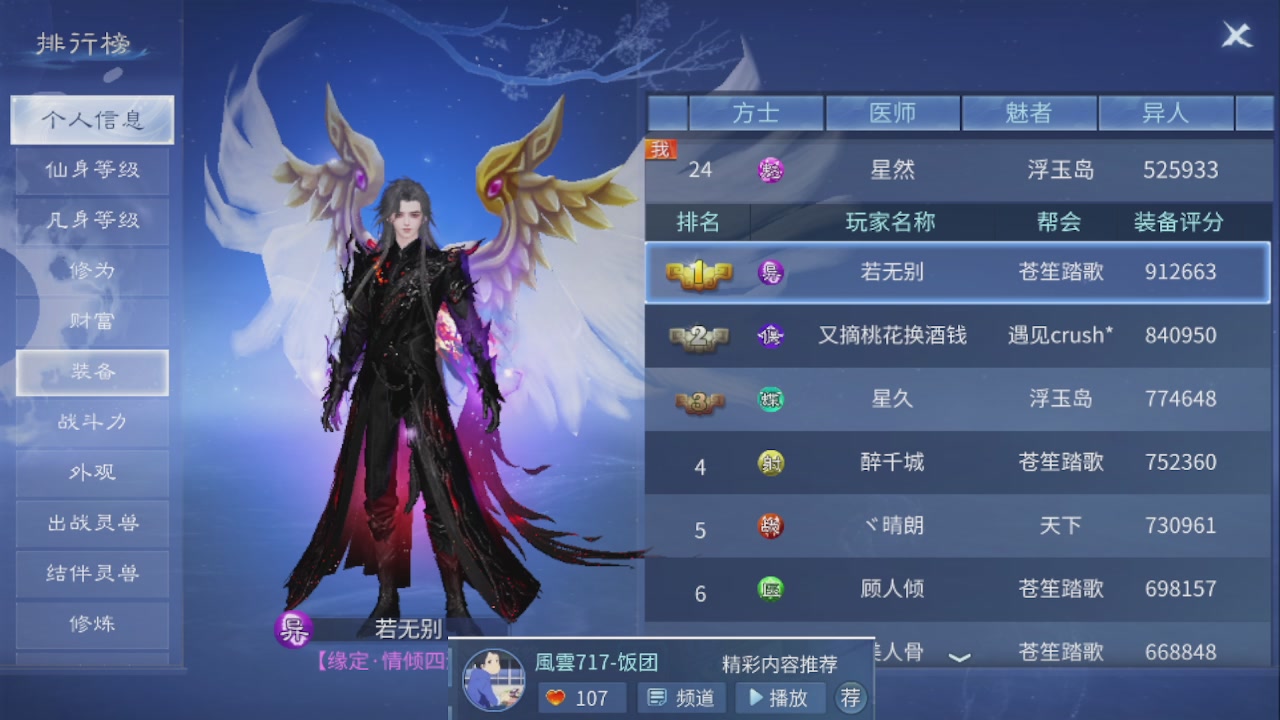The height and width of the screenshot is (720, 1280).
Task: Click the yellow class icon beside 醉千城
Action: [x=770, y=463]
